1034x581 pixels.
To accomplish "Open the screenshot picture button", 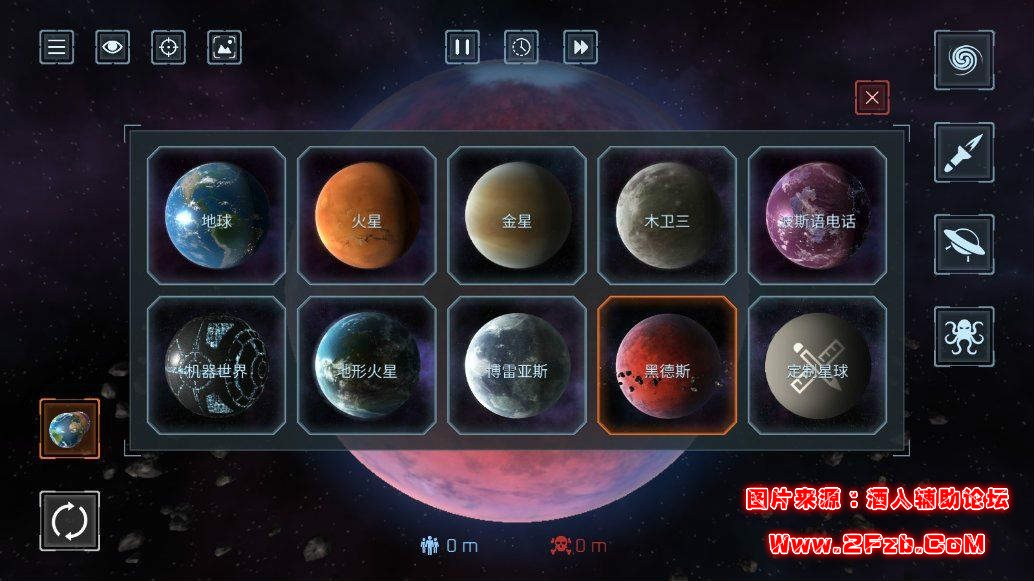I will (x=225, y=47).
